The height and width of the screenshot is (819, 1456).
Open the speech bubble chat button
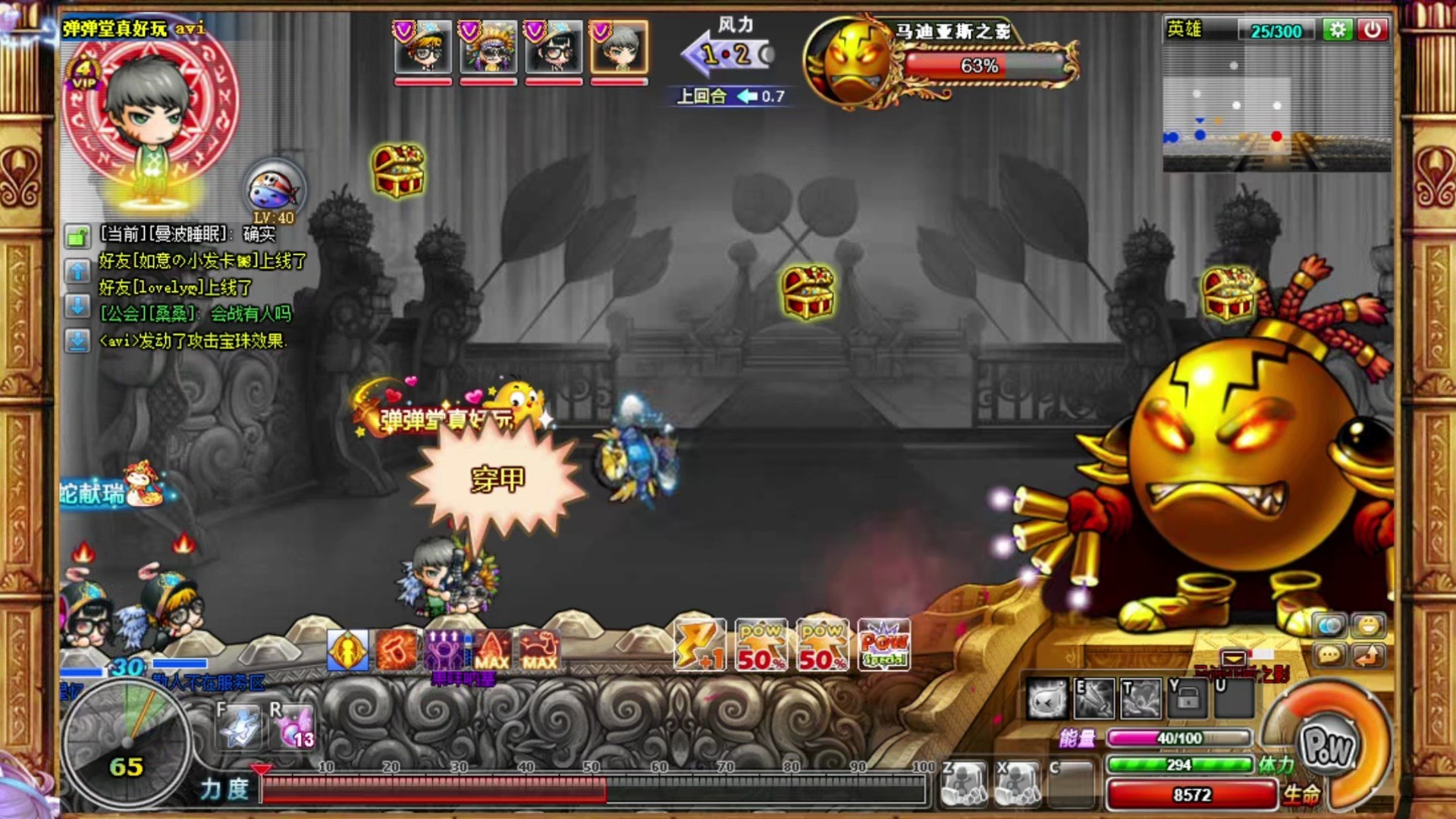click(x=1329, y=655)
